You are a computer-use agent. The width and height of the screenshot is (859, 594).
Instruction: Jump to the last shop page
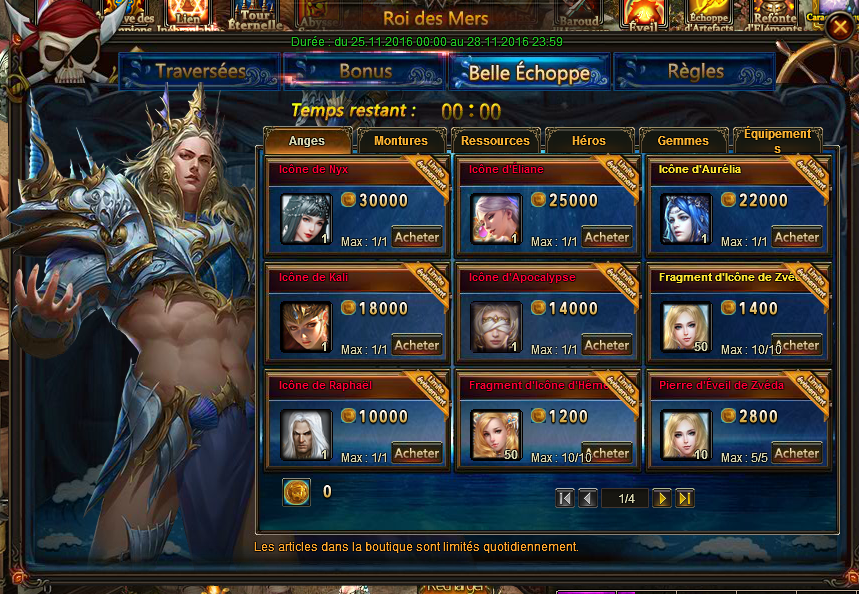point(685,498)
